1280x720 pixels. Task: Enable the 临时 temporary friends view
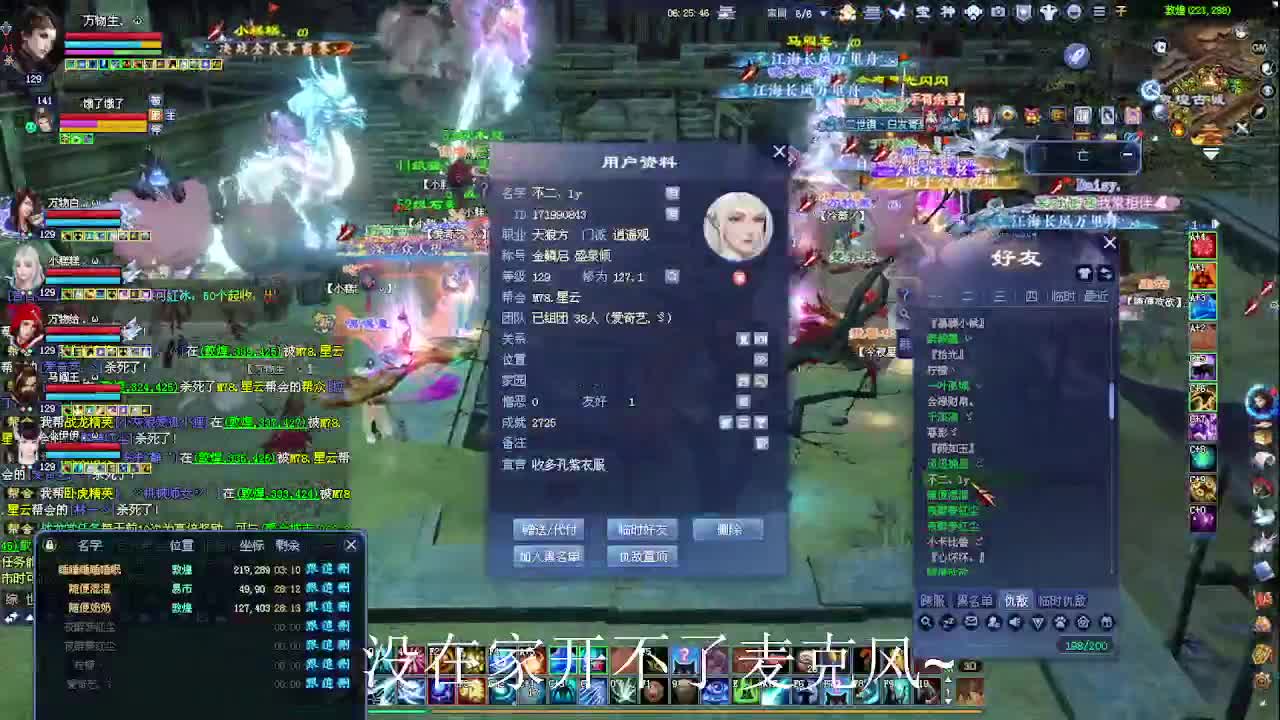[x=1063, y=297]
